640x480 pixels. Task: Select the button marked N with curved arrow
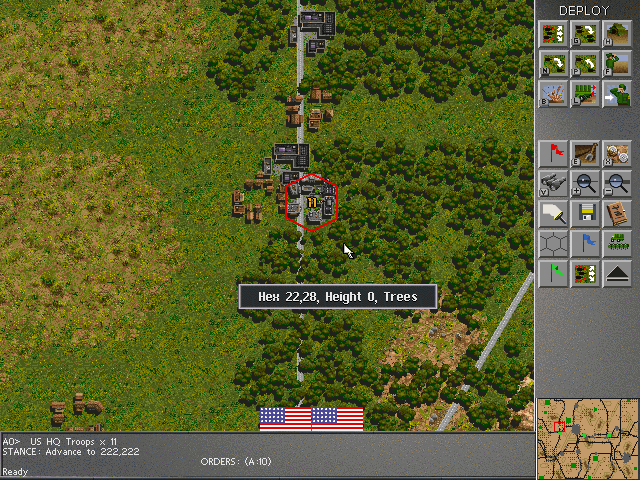click(555, 64)
